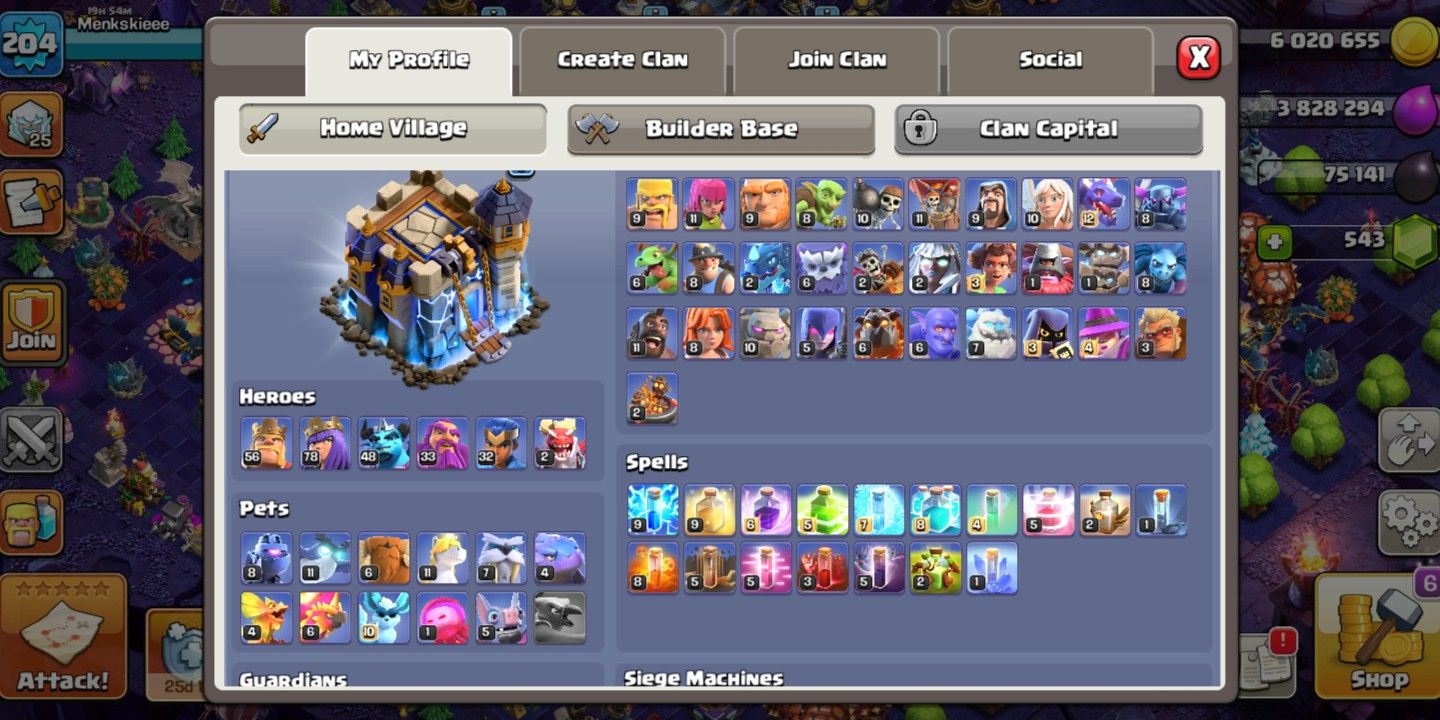Select the Hog Rider troop icon
This screenshot has width=1440, height=720.
click(x=650, y=335)
